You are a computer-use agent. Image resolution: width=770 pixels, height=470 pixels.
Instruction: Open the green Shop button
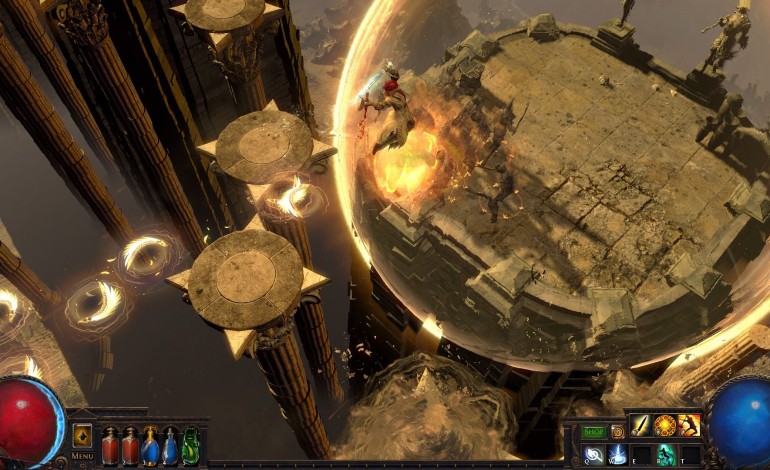point(594,432)
